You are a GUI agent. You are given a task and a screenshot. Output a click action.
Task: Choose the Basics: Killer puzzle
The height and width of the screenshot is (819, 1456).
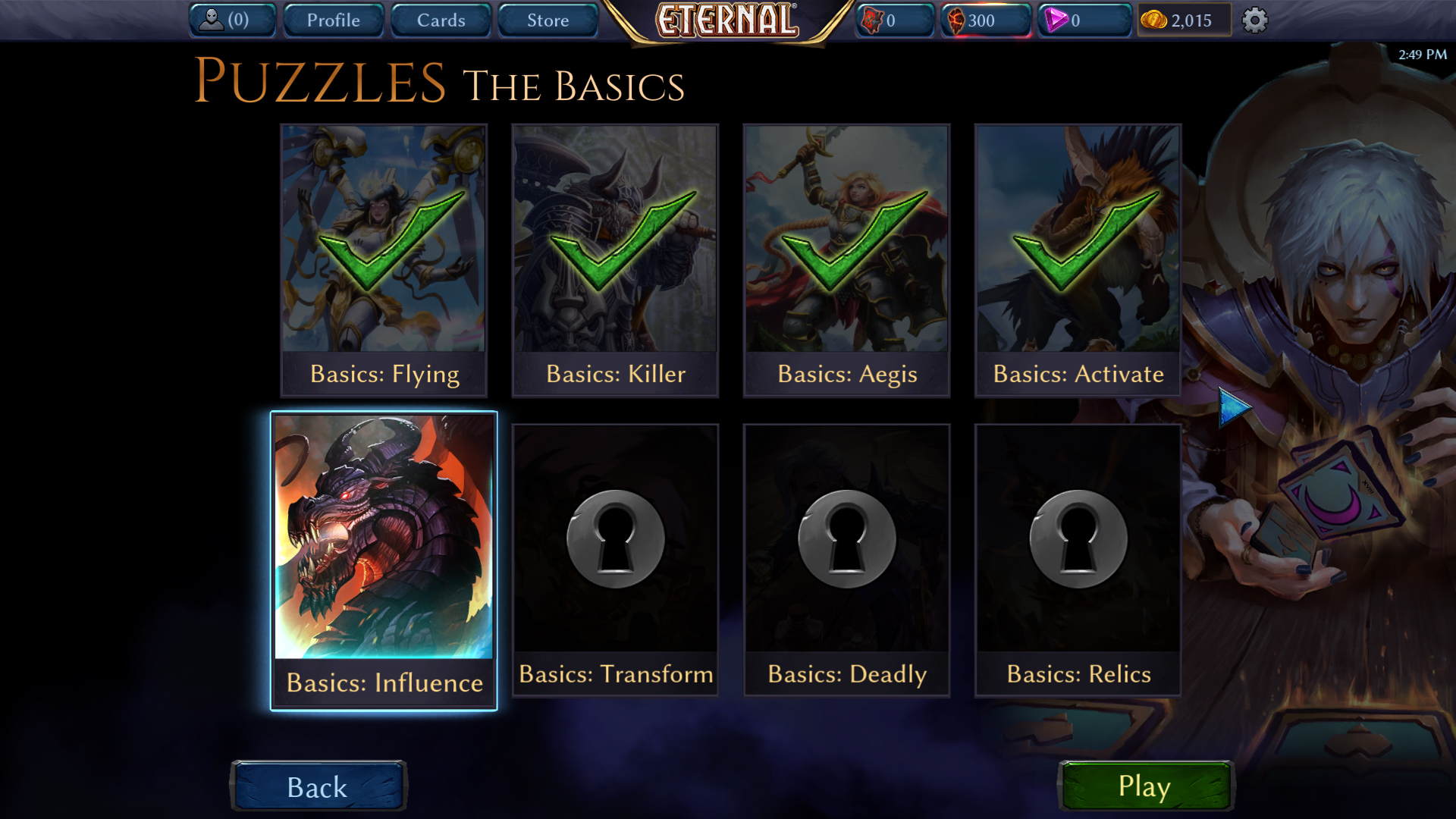[x=615, y=260]
